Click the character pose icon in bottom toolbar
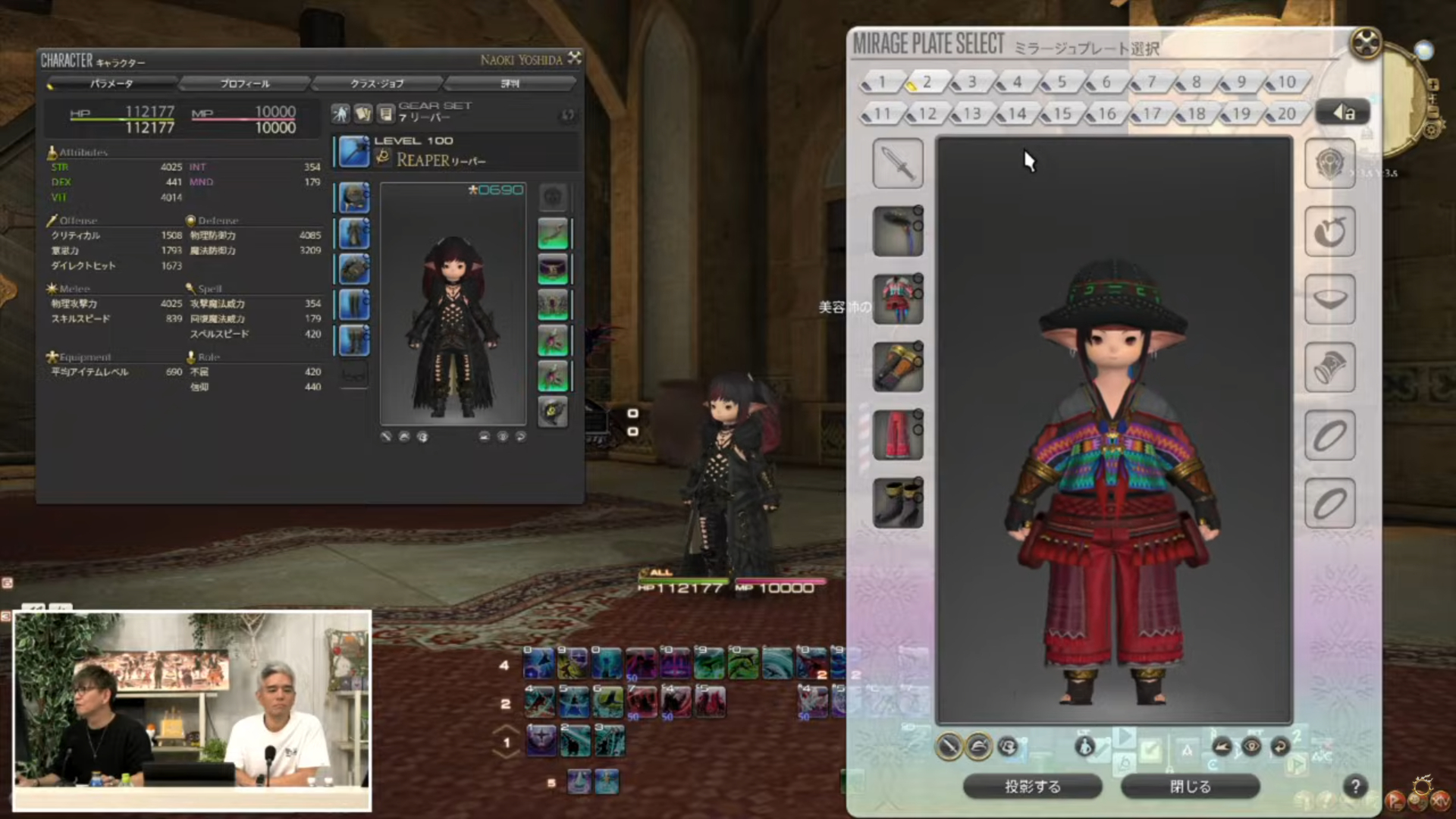Image resolution: width=1456 pixels, height=819 pixels. [1085, 747]
